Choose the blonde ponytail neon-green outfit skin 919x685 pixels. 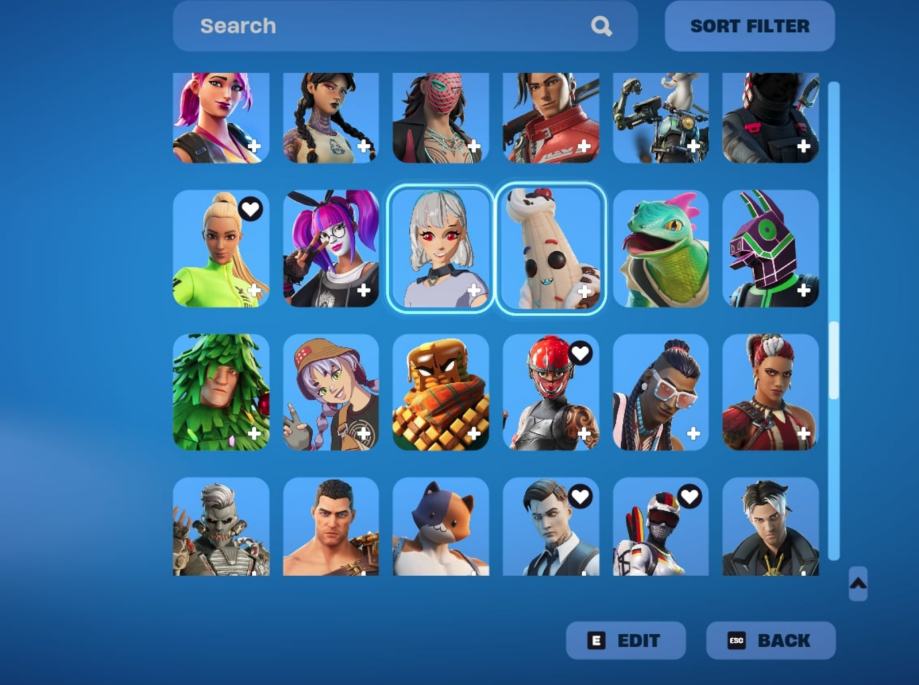point(221,249)
